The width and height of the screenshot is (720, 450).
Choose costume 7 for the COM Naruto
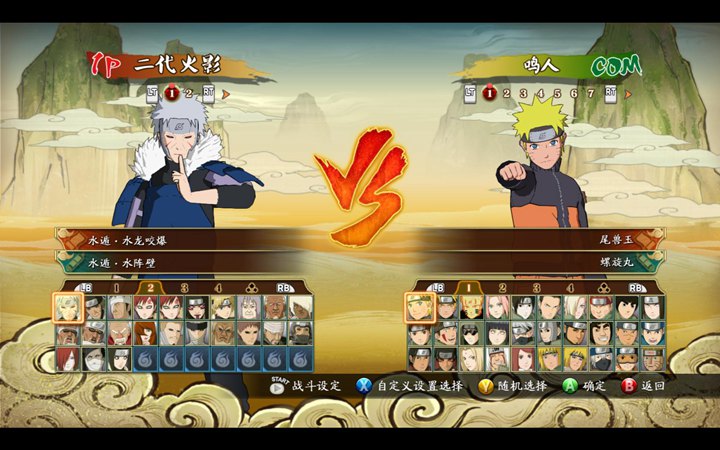click(589, 94)
